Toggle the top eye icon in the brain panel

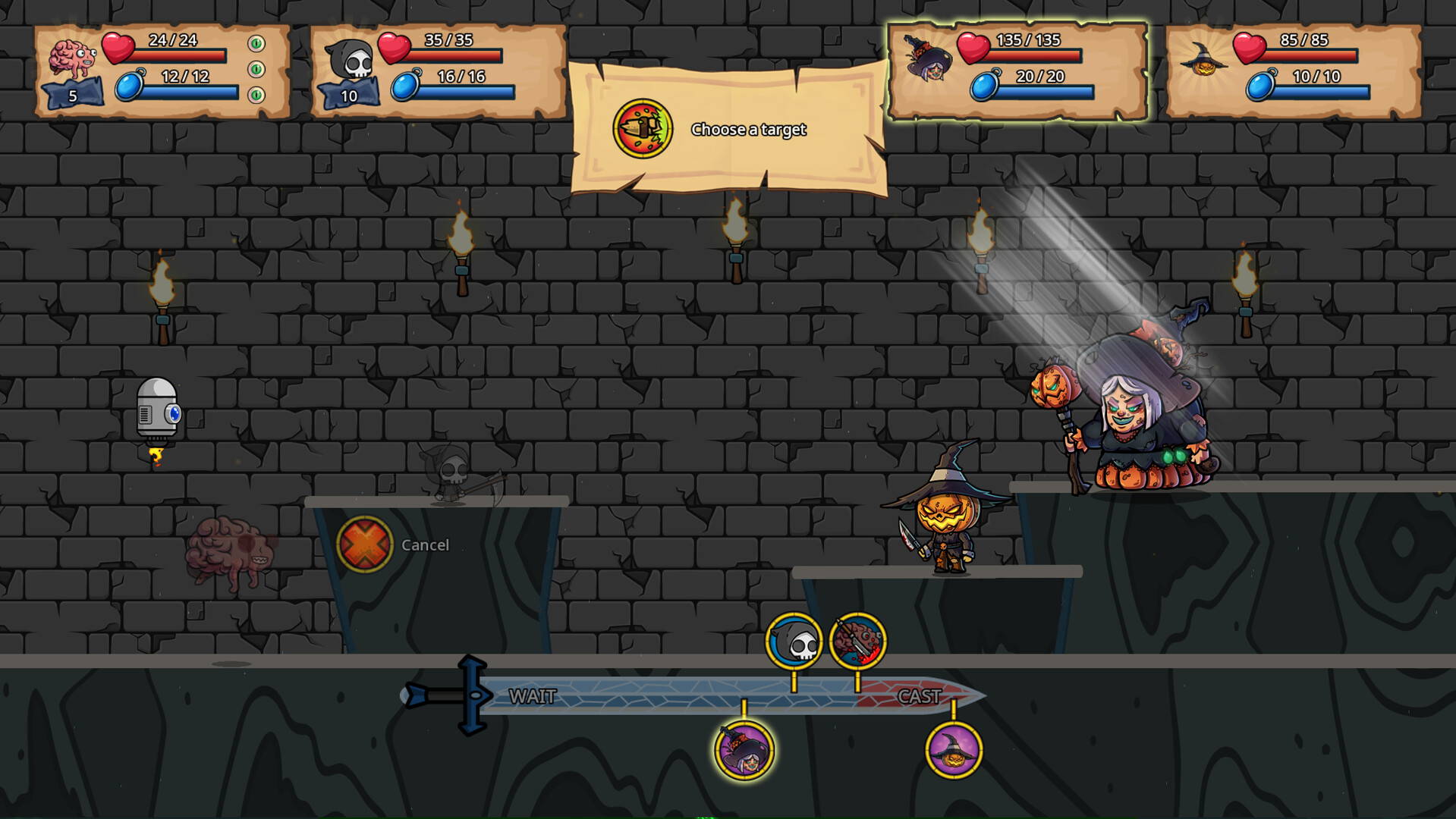(258, 42)
